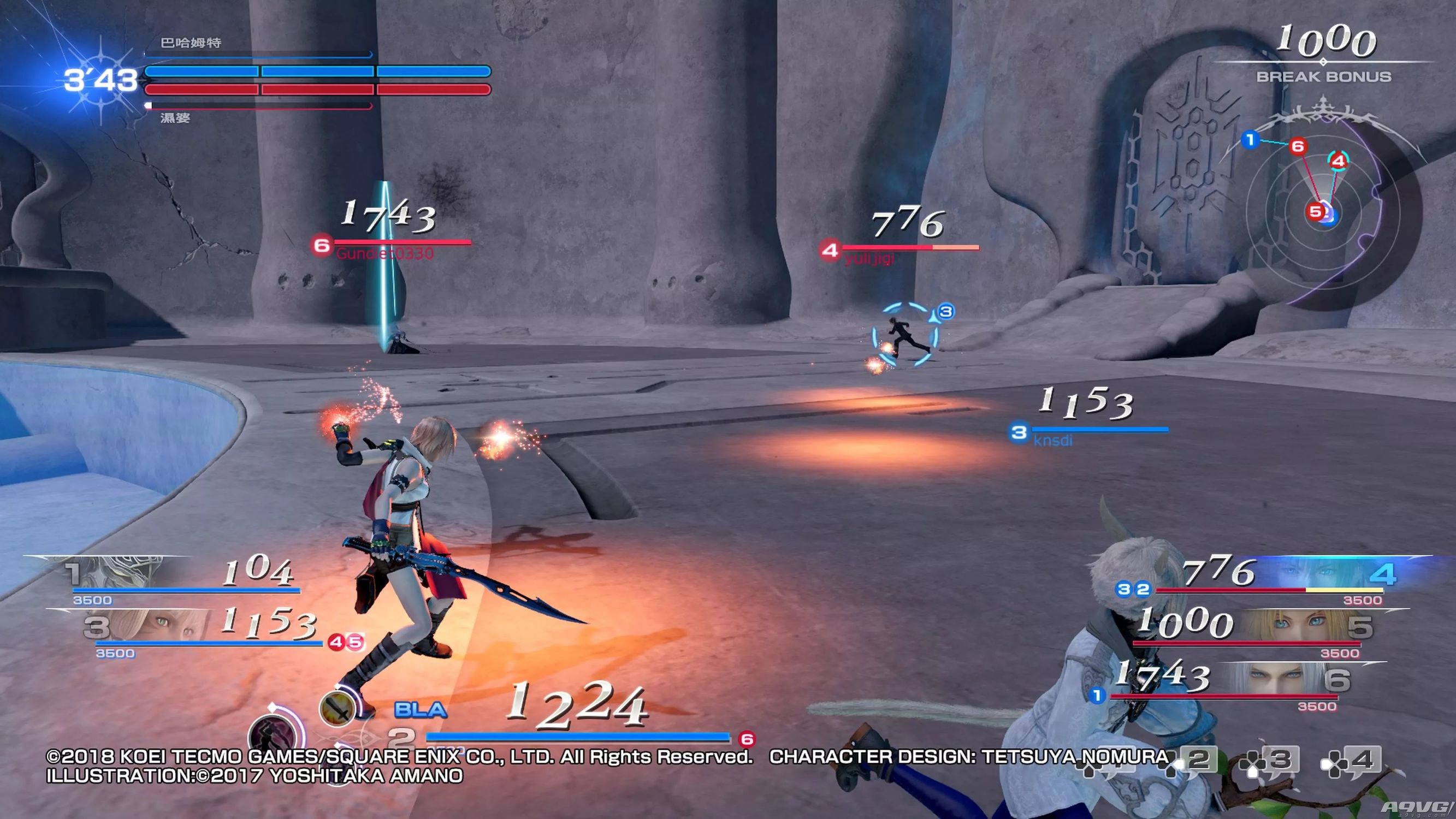Image resolution: width=1456 pixels, height=819 pixels.
Task: Select red marker 4 on the radar
Action: coord(1338,161)
